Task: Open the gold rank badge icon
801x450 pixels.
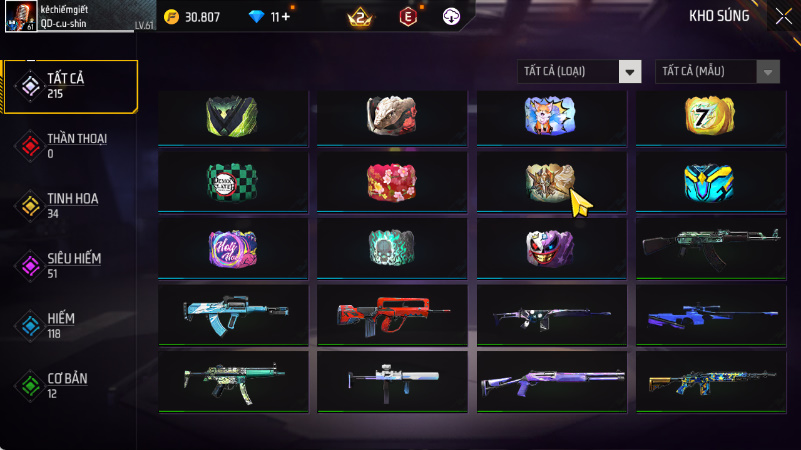Action: pyautogui.click(x=359, y=17)
